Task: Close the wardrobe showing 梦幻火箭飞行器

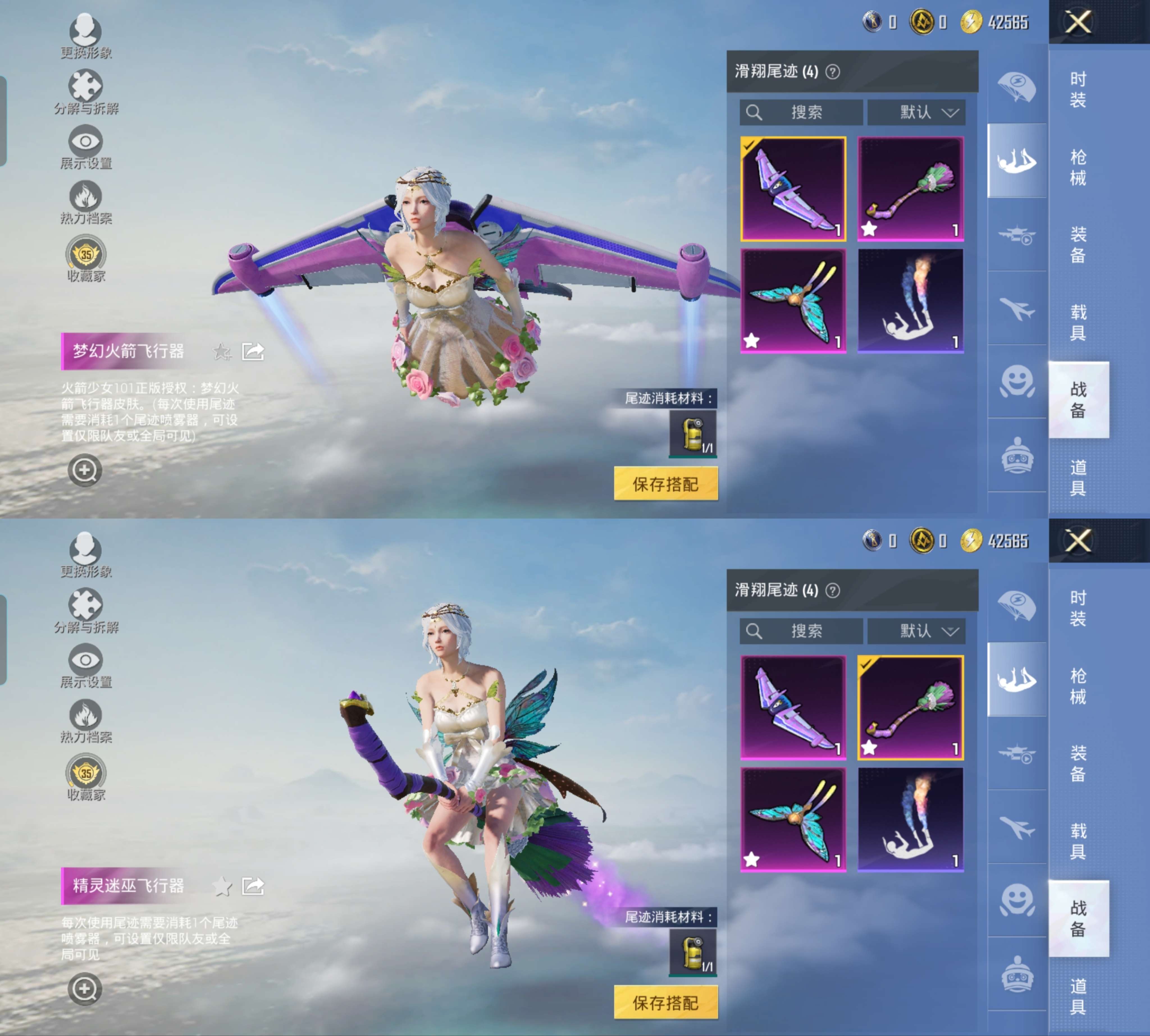Action: click(x=1078, y=23)
